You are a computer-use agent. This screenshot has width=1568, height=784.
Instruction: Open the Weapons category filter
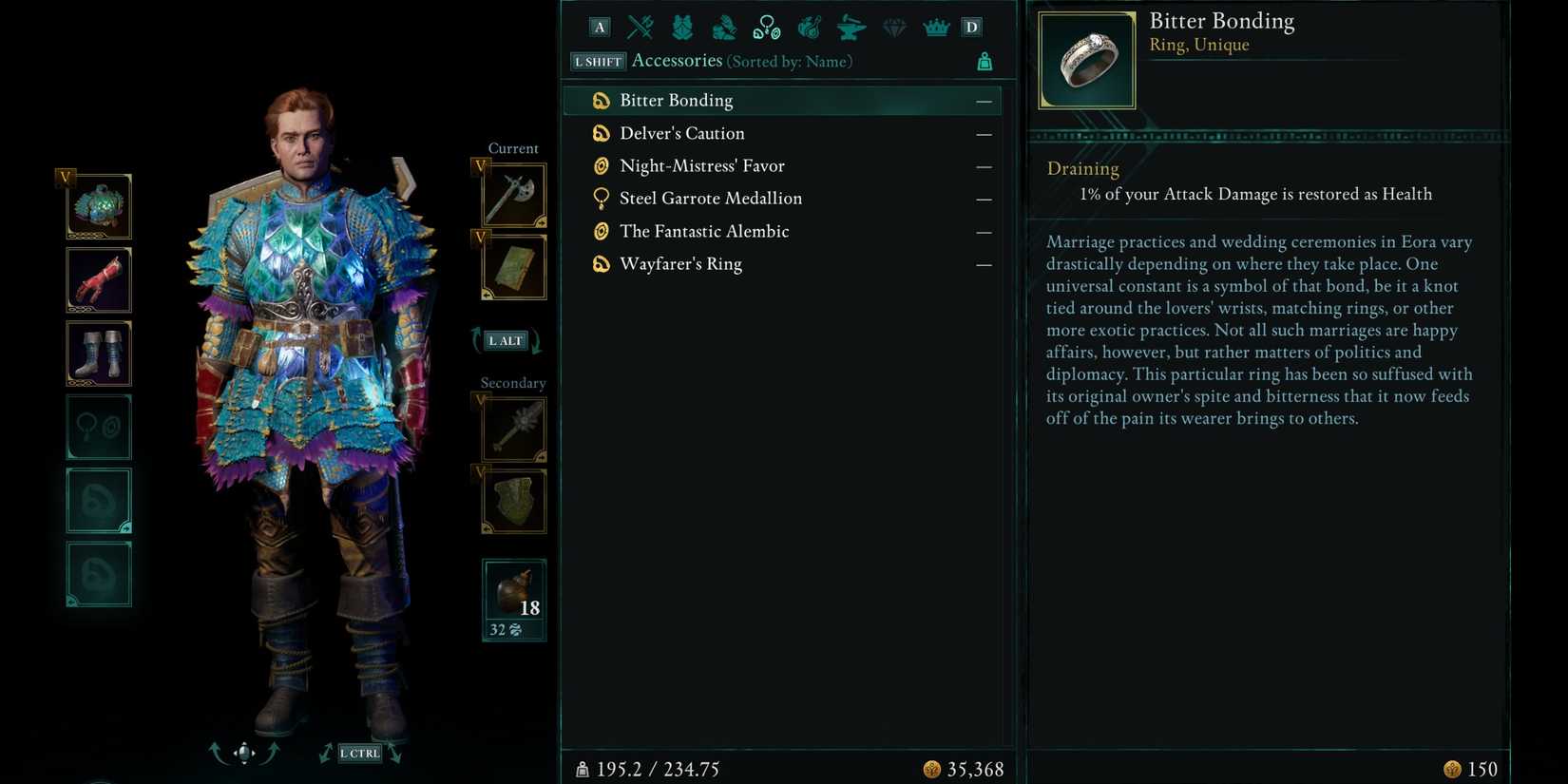click(639, 27)
